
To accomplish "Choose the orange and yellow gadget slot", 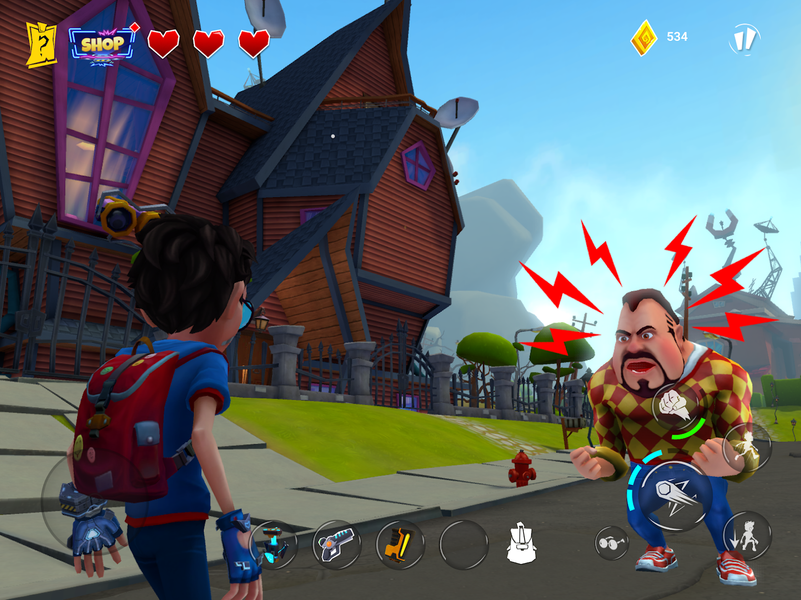I will click(x=400, y=545).
